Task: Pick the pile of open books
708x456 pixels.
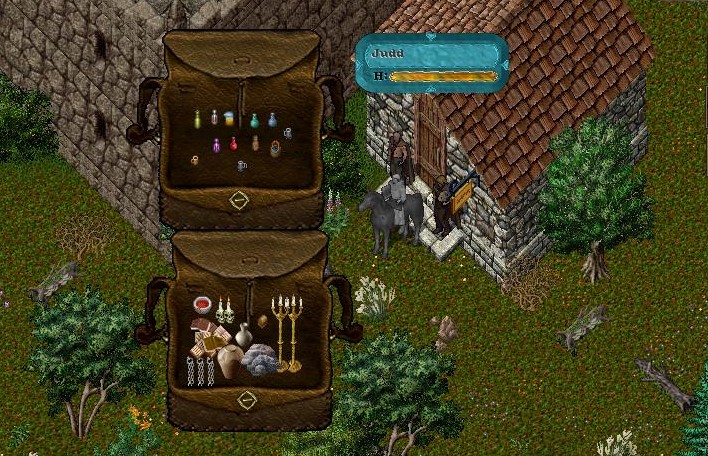Action: pos(207,337)
